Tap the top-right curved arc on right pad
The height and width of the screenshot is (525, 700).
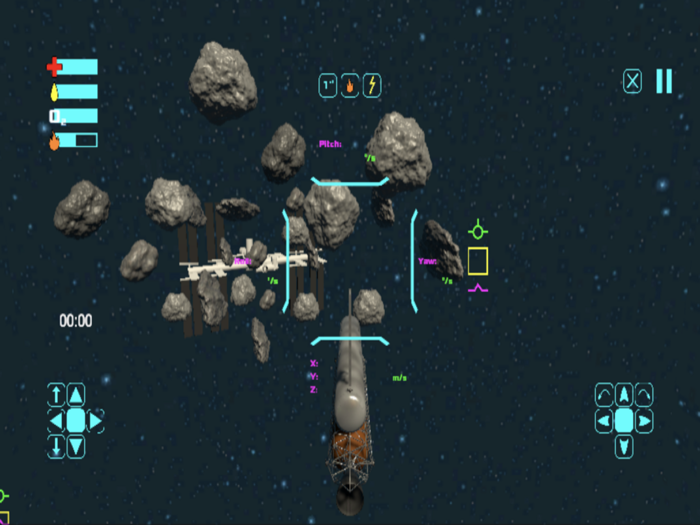click(644, 395)
